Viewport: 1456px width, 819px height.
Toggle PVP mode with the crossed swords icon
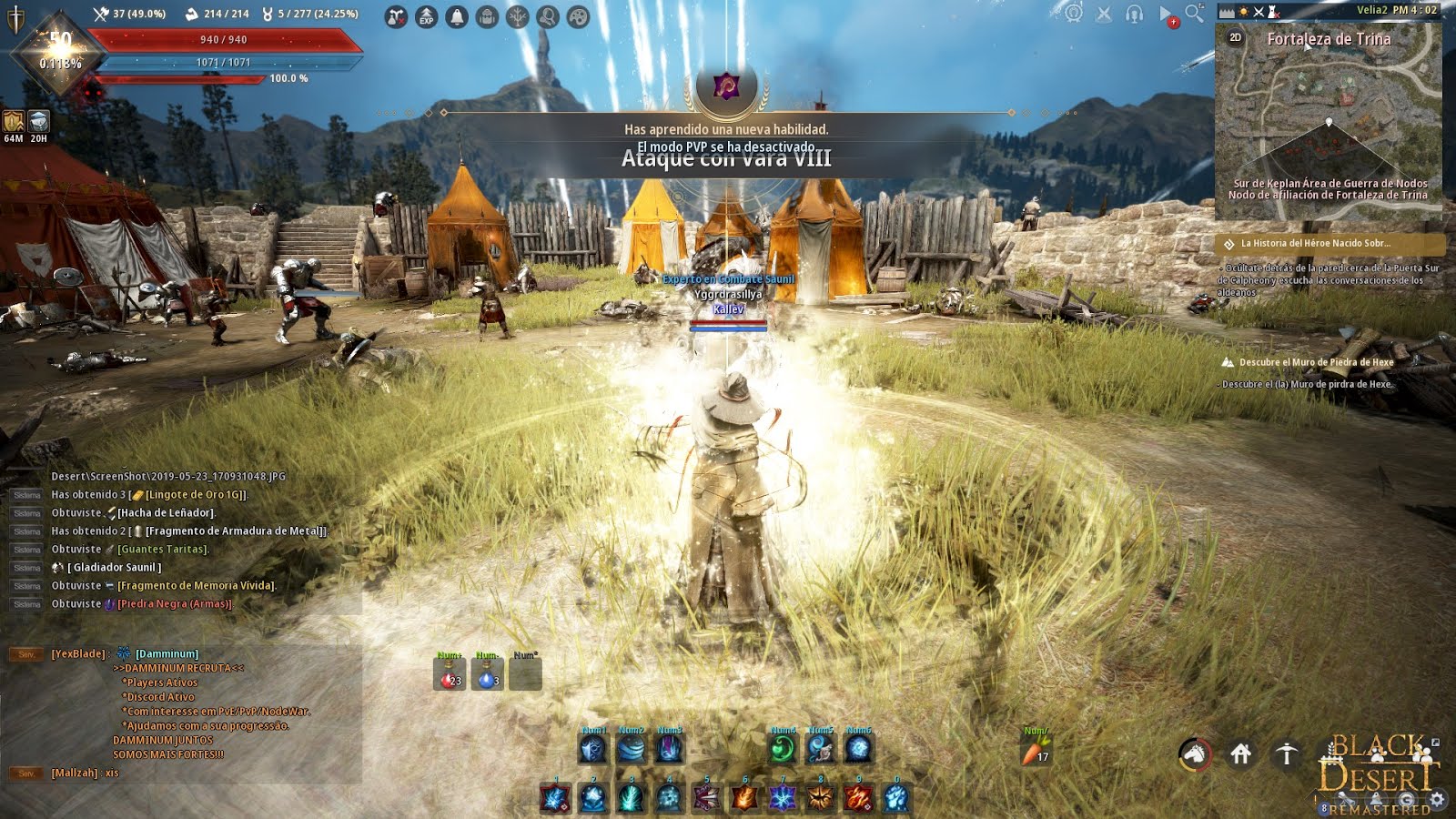click(x=1103, y=14)
